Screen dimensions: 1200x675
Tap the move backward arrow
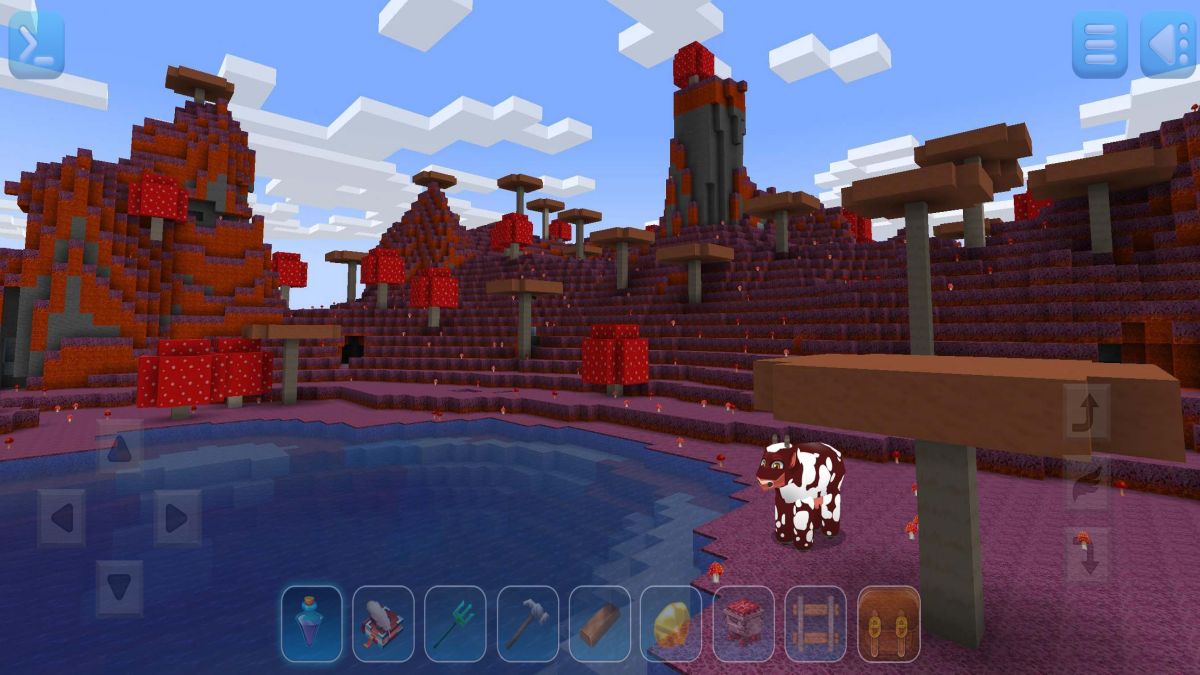119,587
